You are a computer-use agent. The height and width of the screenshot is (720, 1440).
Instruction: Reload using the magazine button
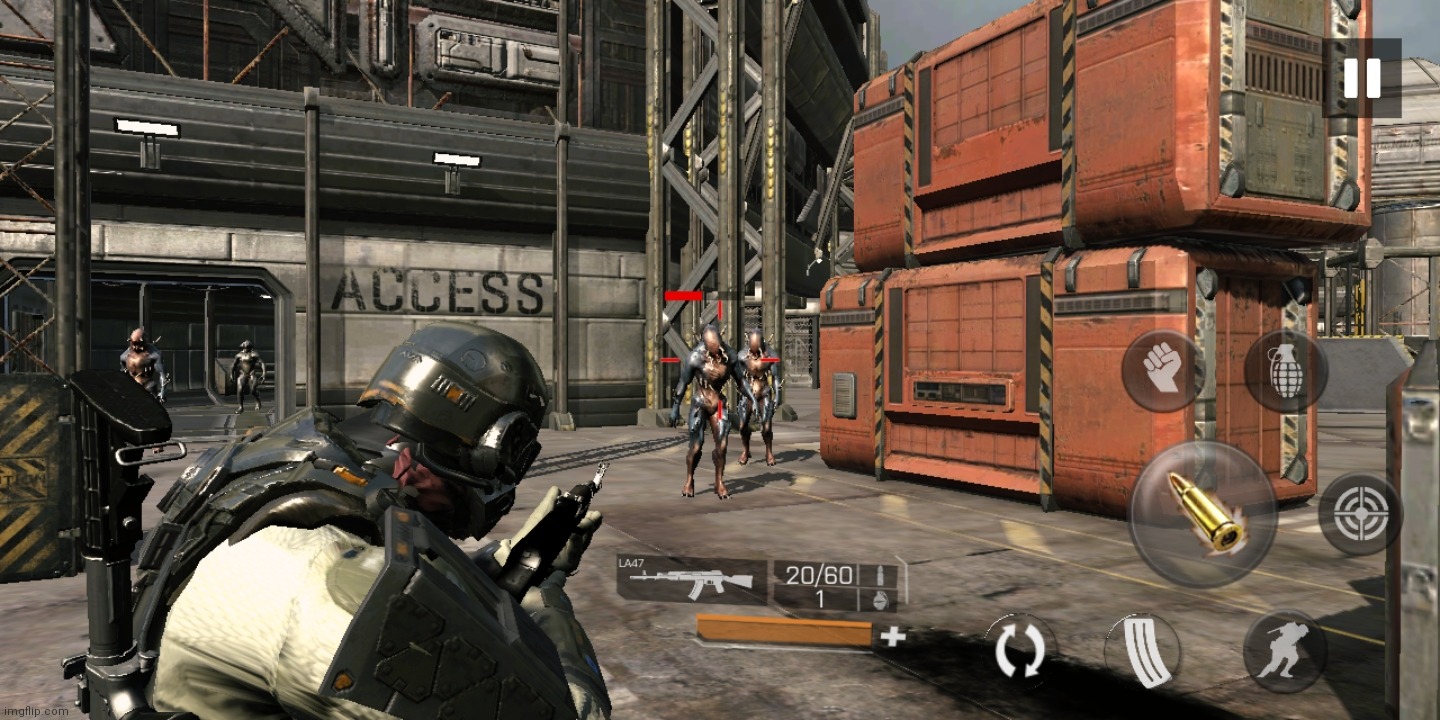[x=1143, y=651]
